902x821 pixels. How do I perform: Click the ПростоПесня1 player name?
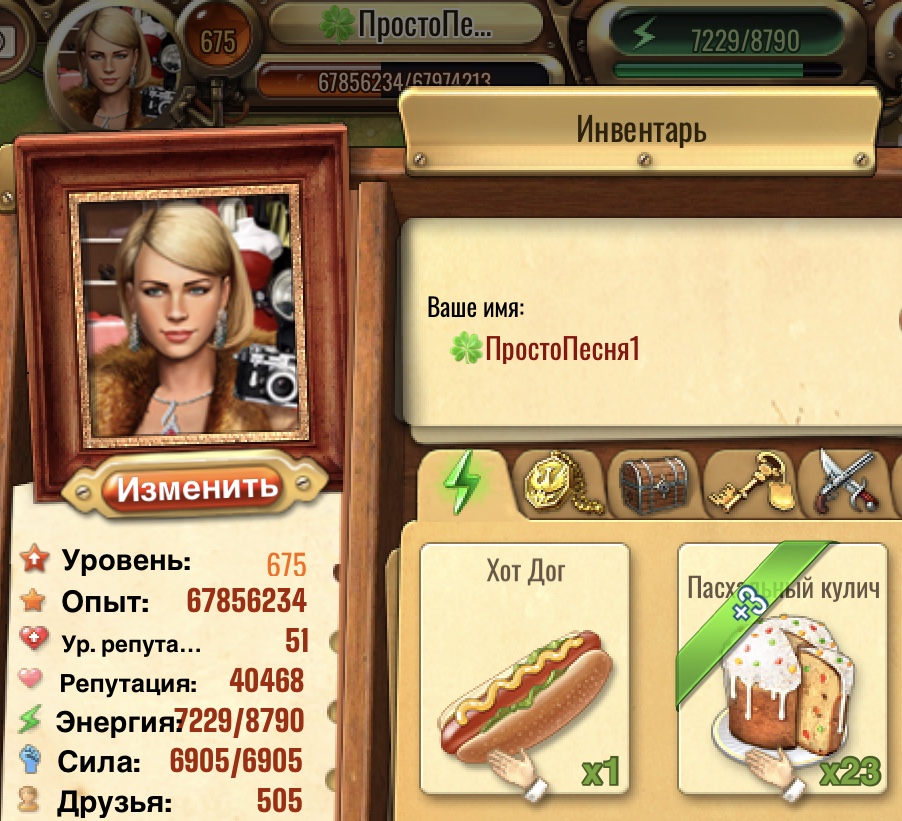coord(560,349)
